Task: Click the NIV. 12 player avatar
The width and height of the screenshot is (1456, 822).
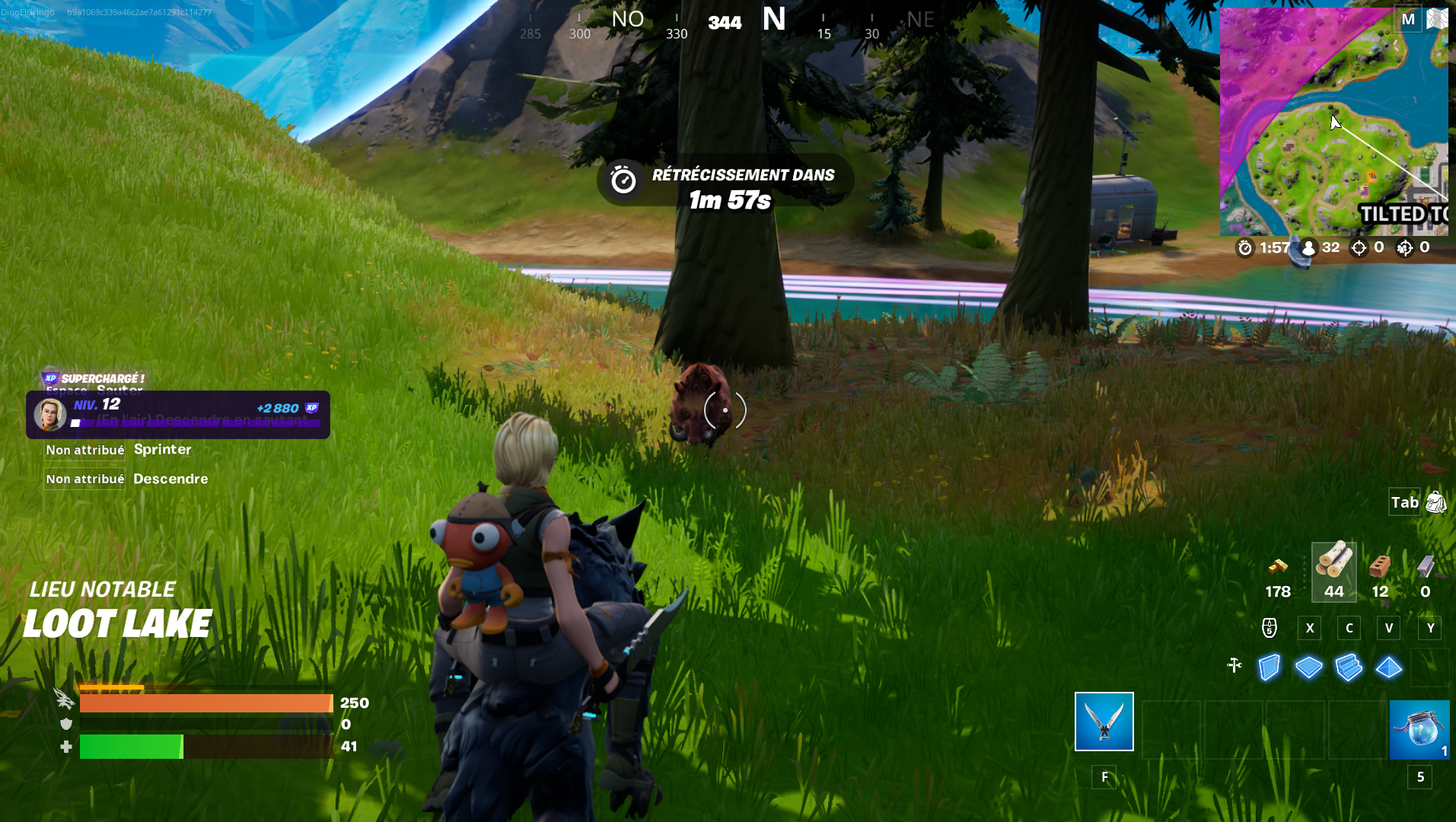Action: [49, 415]
